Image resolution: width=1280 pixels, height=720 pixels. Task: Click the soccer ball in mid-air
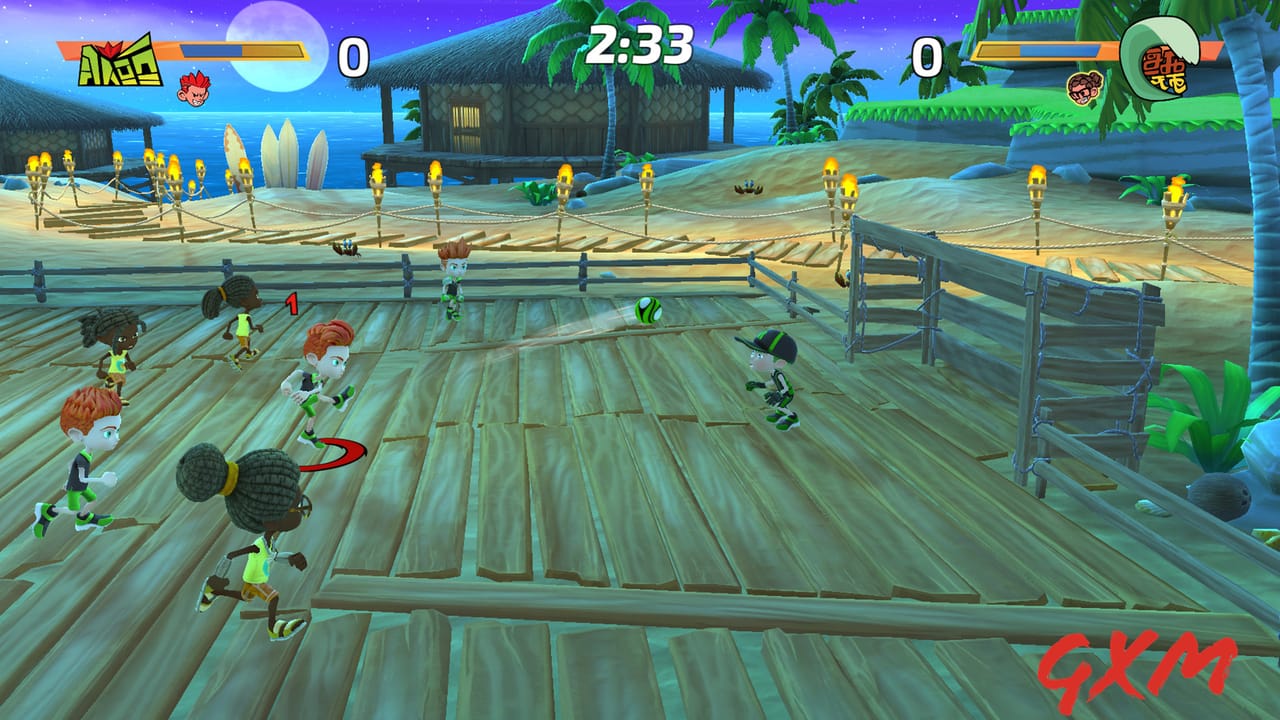[x=646, y=311]
